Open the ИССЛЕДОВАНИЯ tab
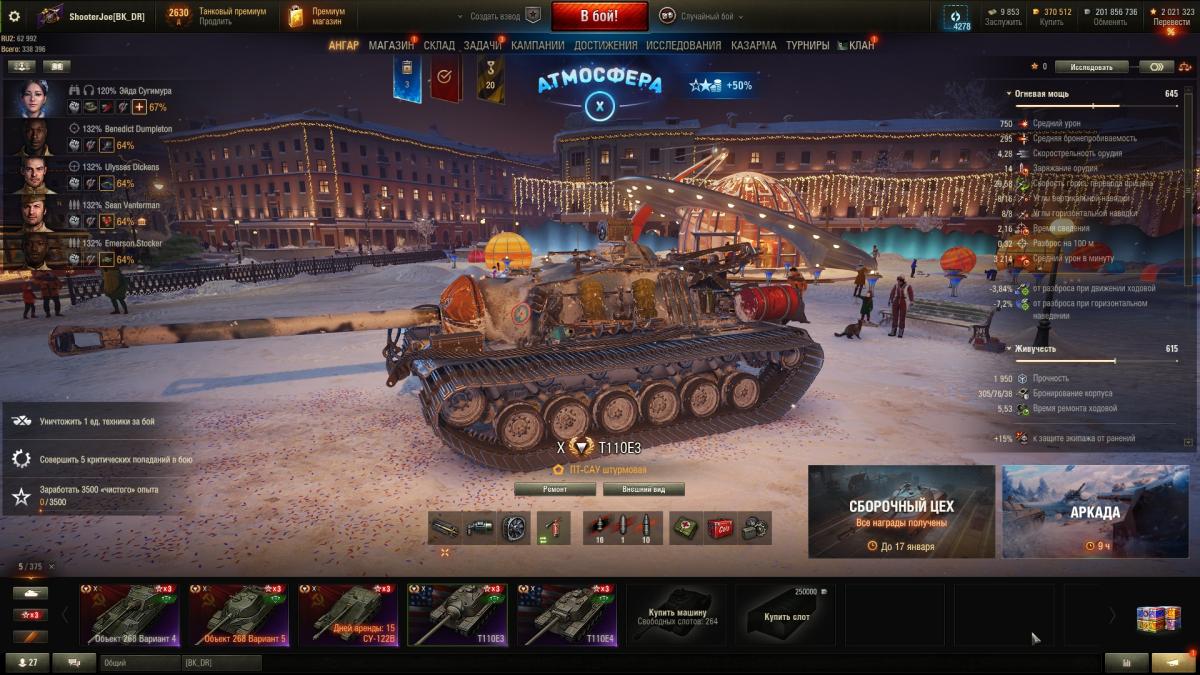This screenshot has height=675, width=1200. pyautogui.click(x=683, y=45)
